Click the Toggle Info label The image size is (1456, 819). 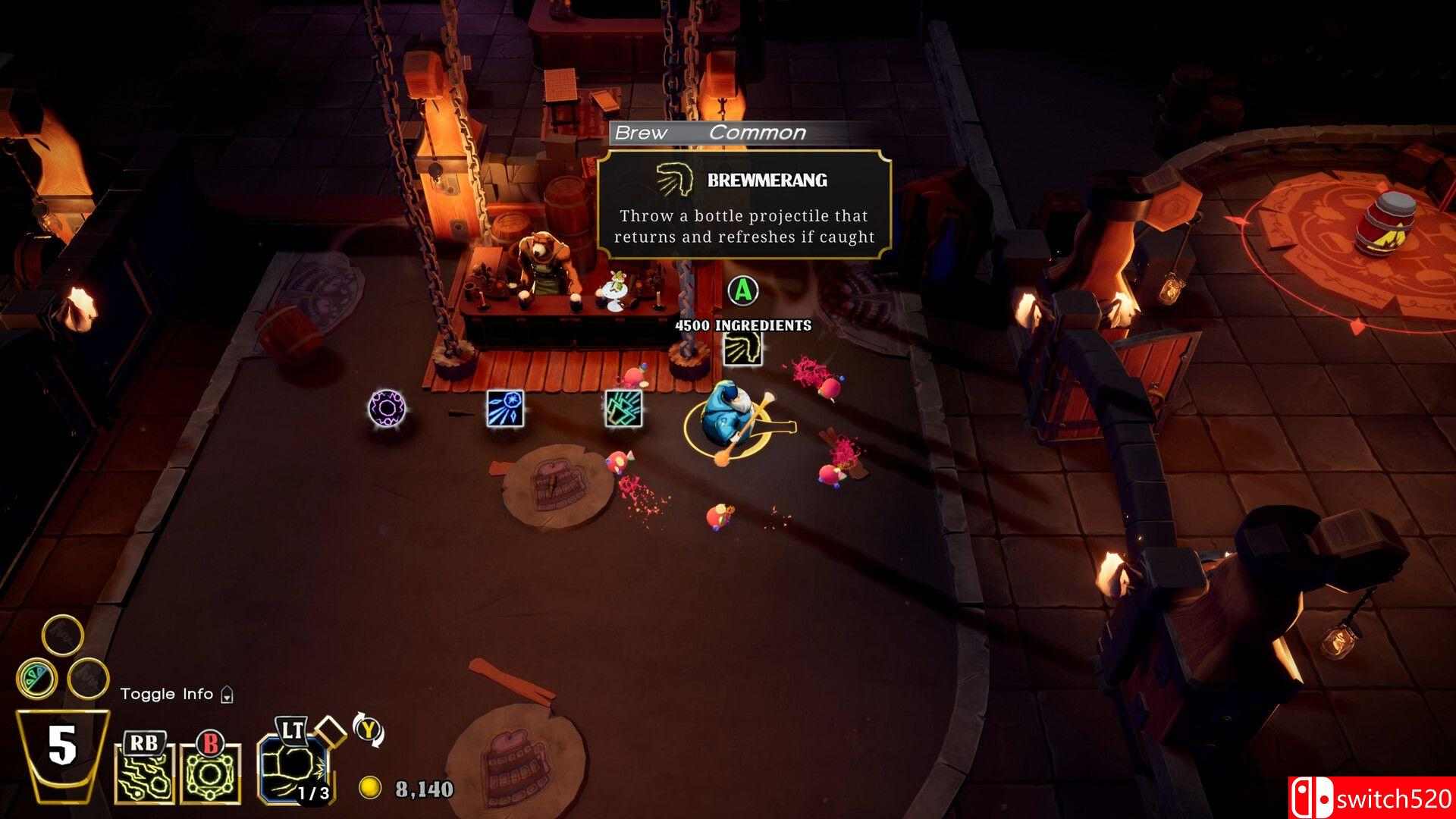[x=167, y=694]
